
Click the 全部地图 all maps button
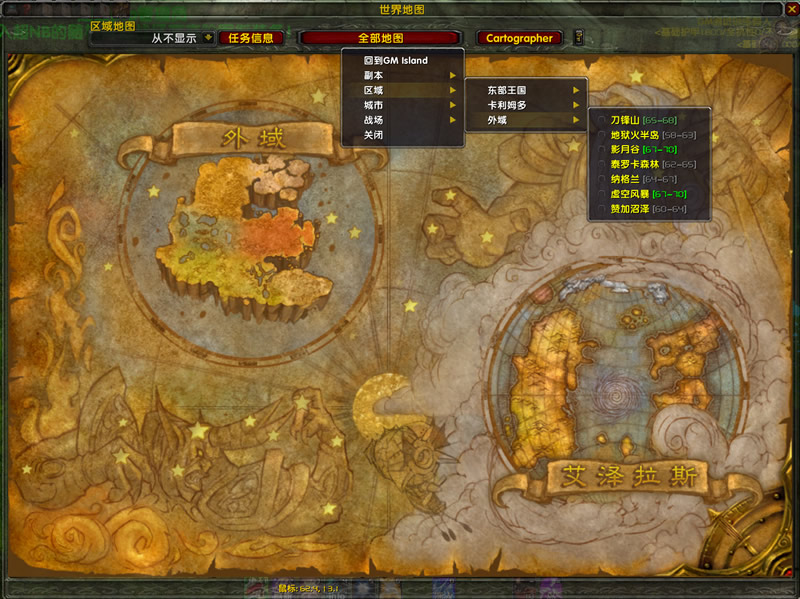pyautogui.click(x=380, y=38)
